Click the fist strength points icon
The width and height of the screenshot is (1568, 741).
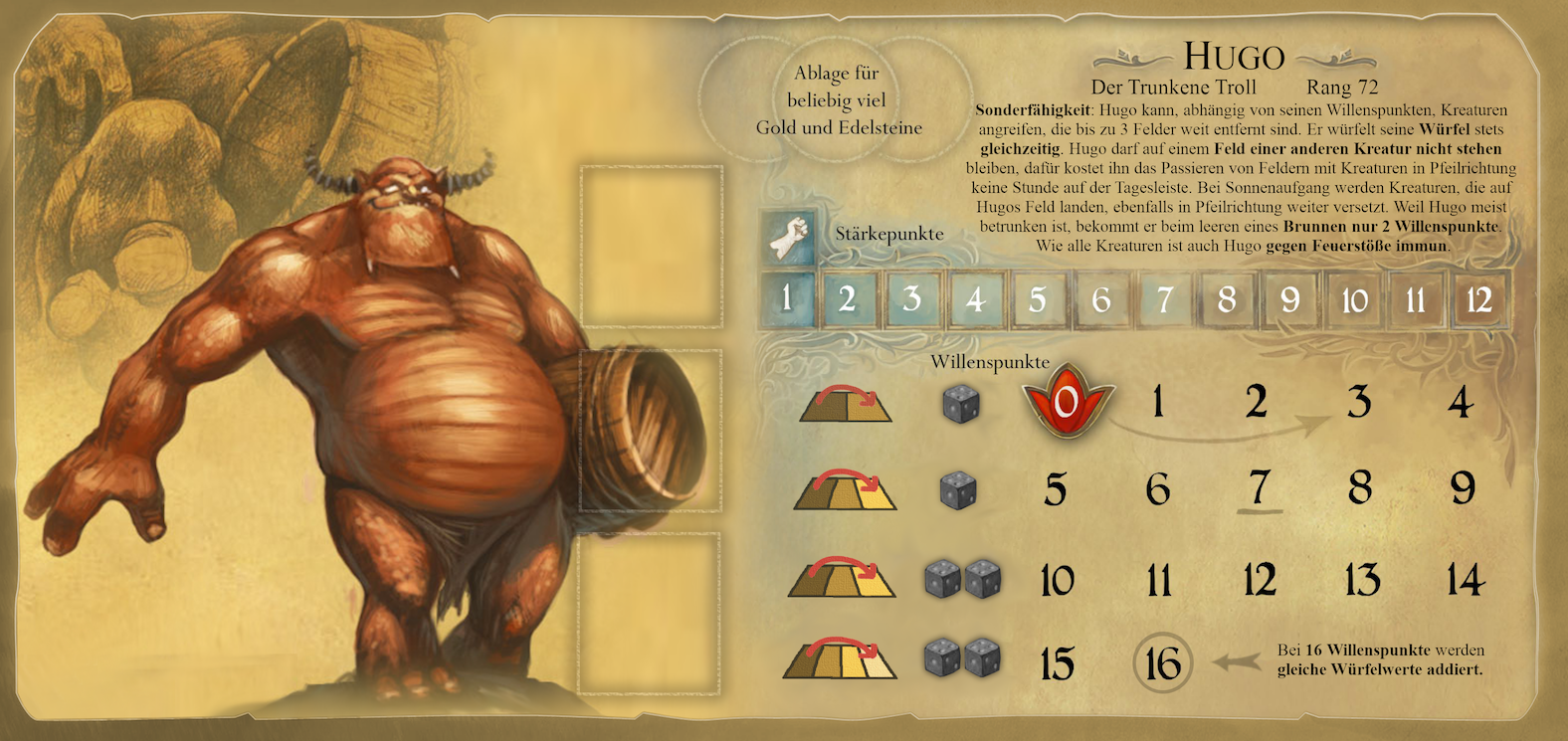pyautogui.click(x=788, y=237)
